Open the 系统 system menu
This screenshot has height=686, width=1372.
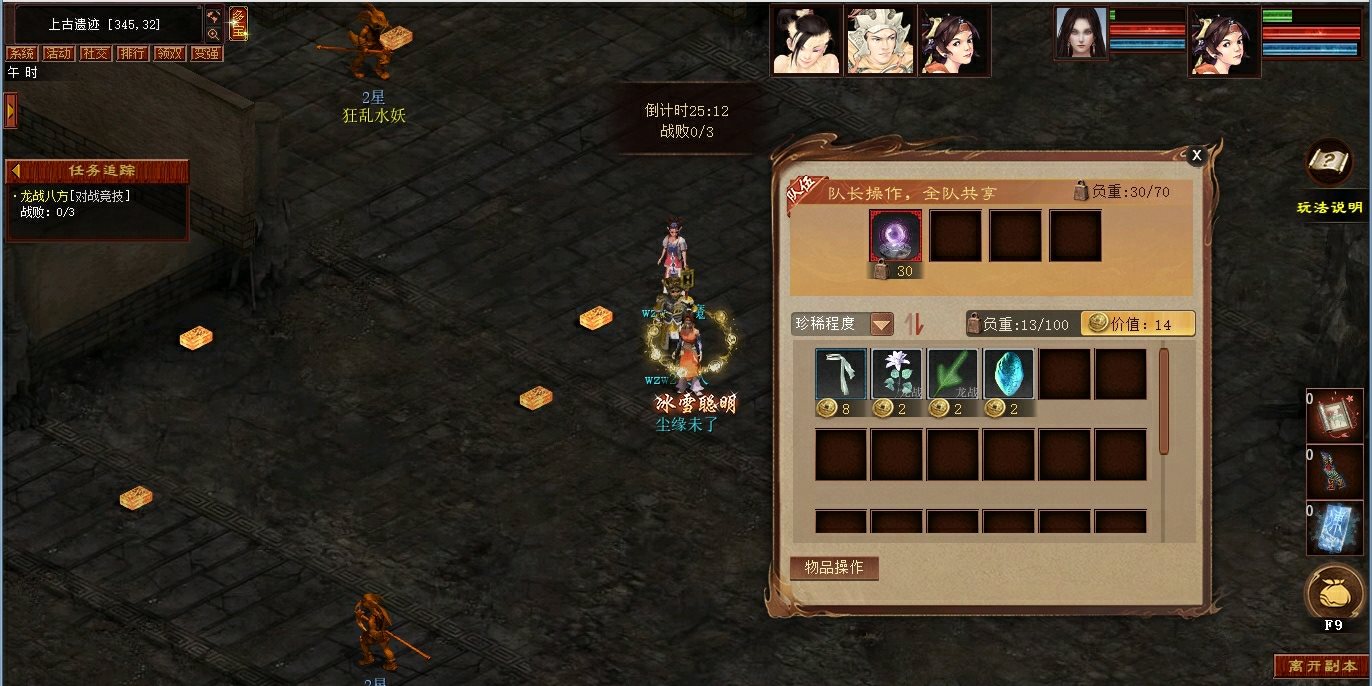click(x=21, y=54)
